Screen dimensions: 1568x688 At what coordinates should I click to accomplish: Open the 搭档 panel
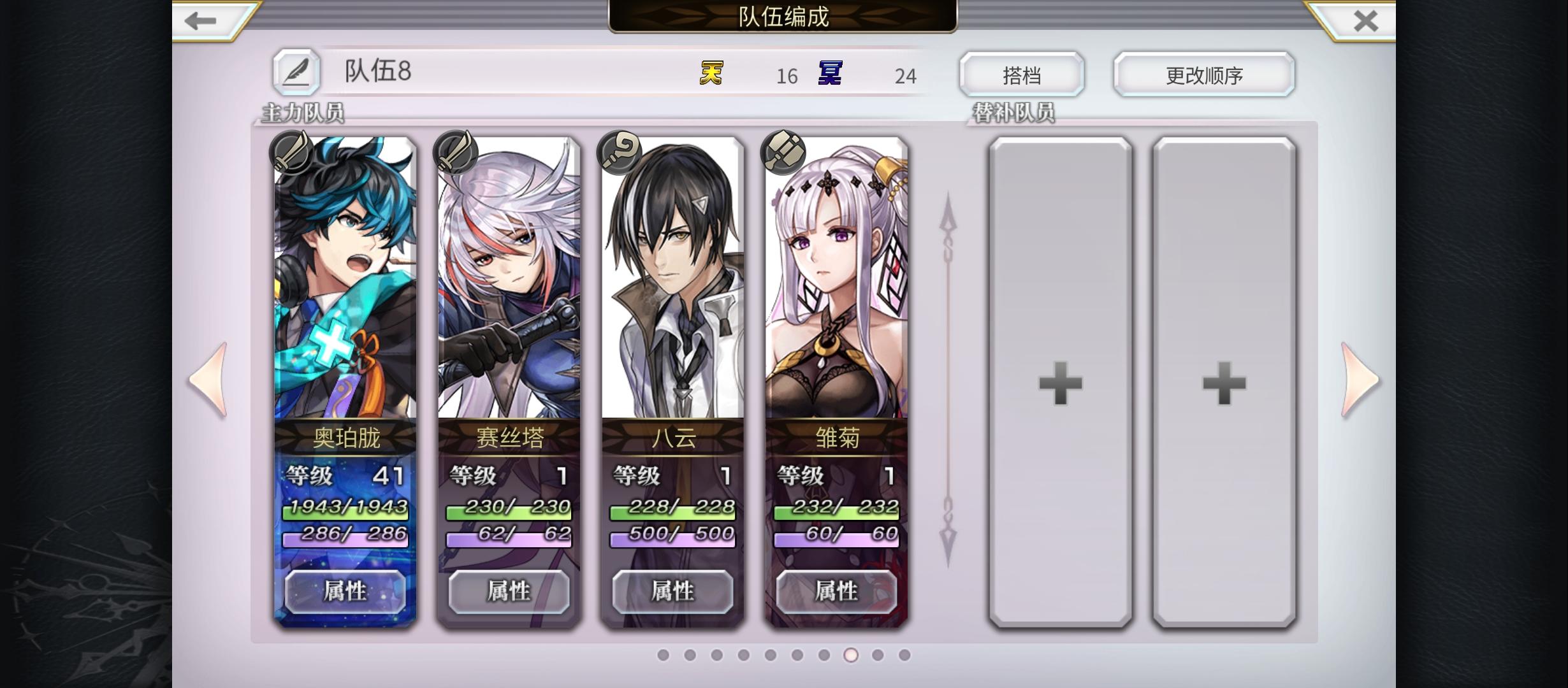1022,75
